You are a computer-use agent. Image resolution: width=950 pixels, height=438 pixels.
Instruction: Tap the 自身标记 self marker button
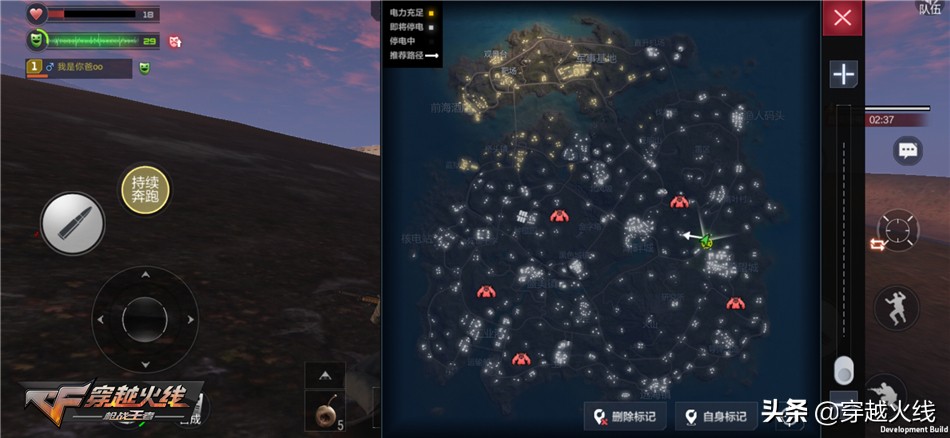(715, 417)
